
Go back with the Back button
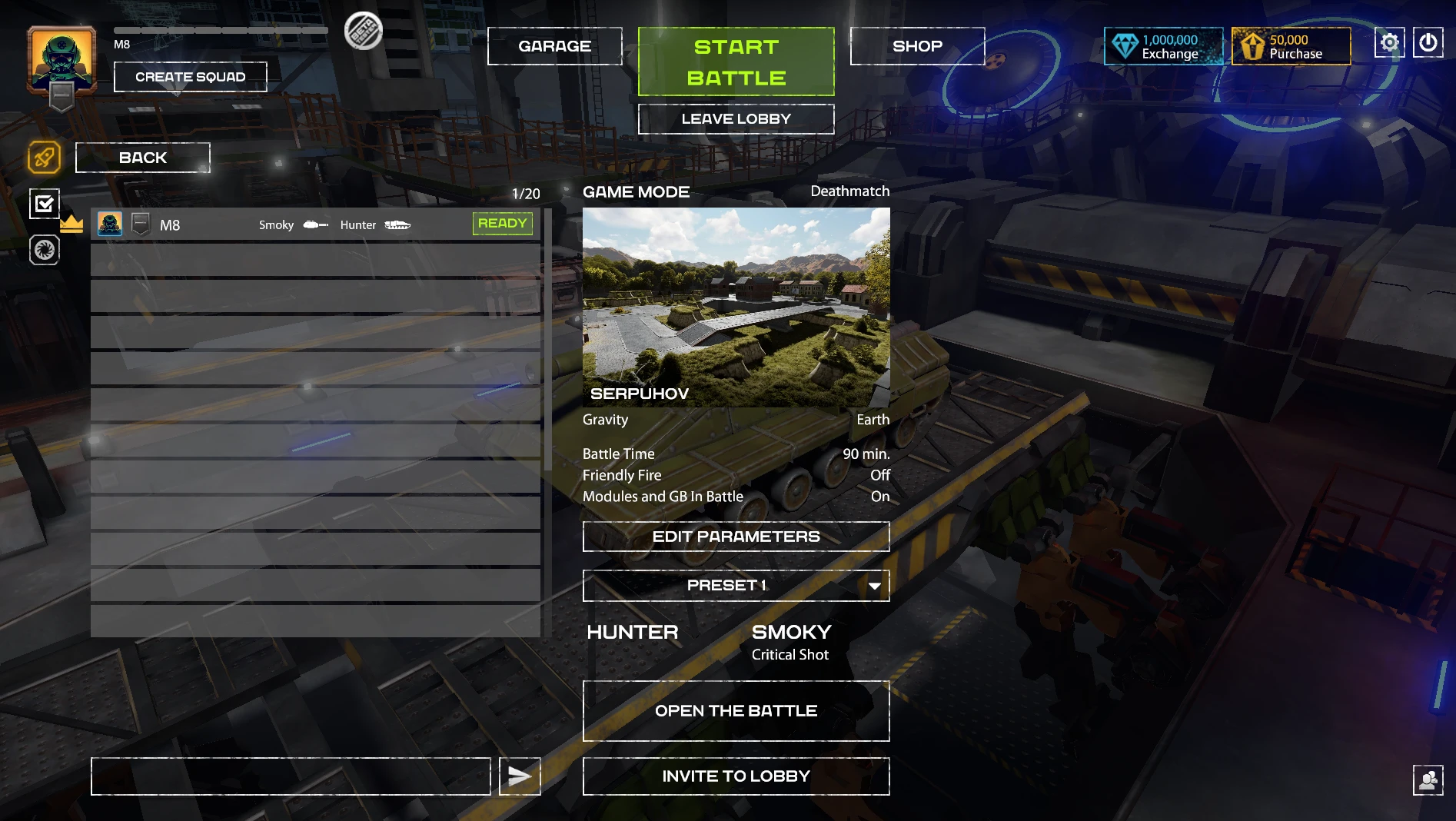[142, 158]
